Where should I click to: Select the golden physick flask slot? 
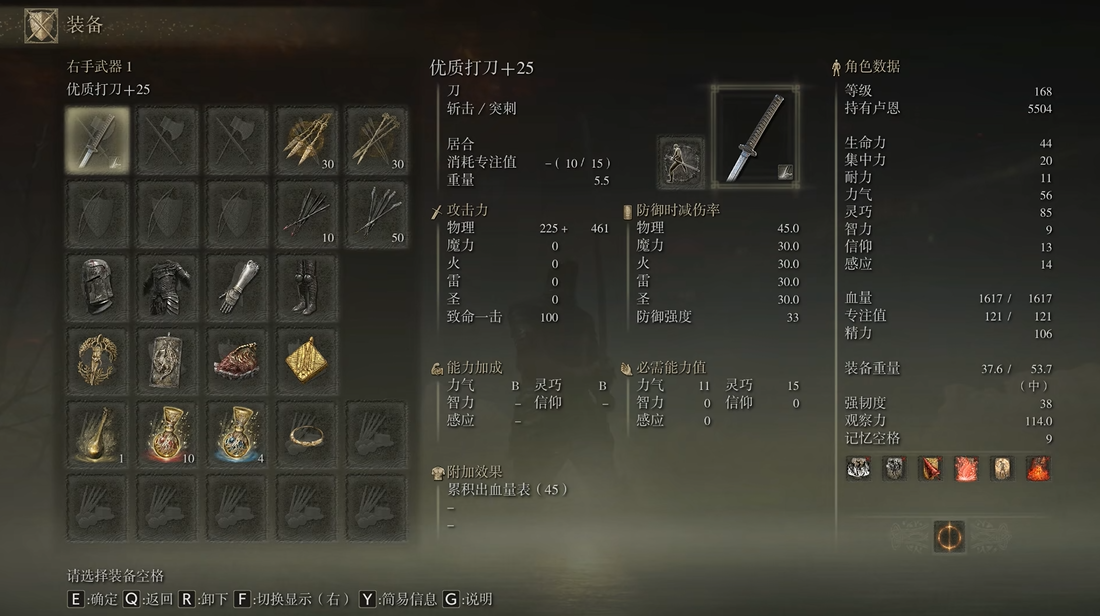tap(97, 435)
